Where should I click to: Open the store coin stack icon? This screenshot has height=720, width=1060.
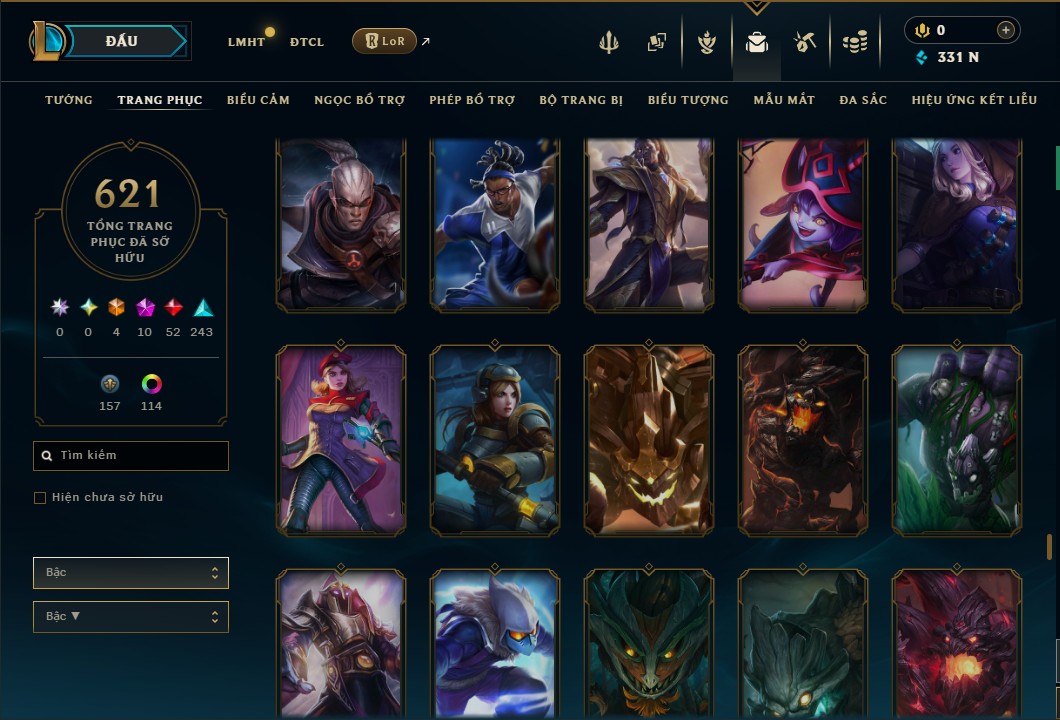point(854,42)
